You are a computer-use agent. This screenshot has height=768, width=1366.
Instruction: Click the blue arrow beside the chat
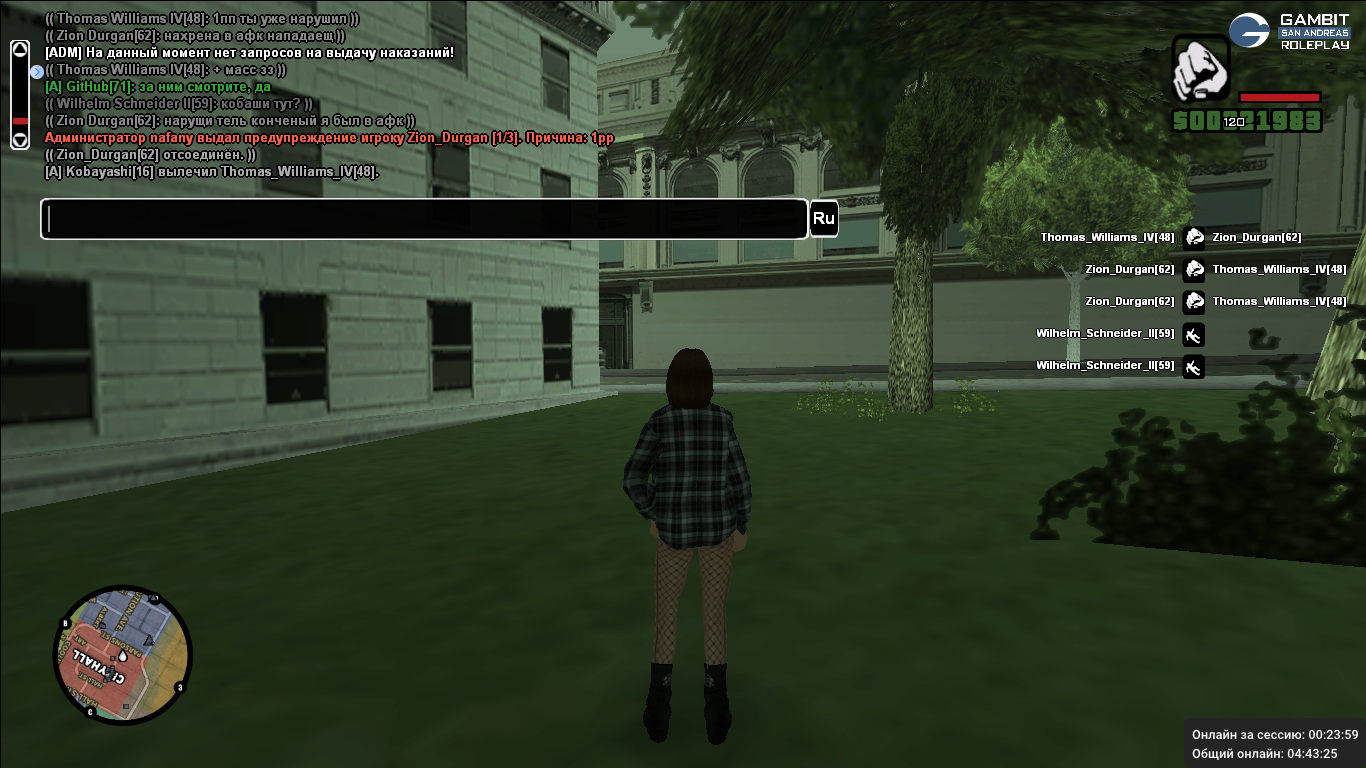pos(37,71)
